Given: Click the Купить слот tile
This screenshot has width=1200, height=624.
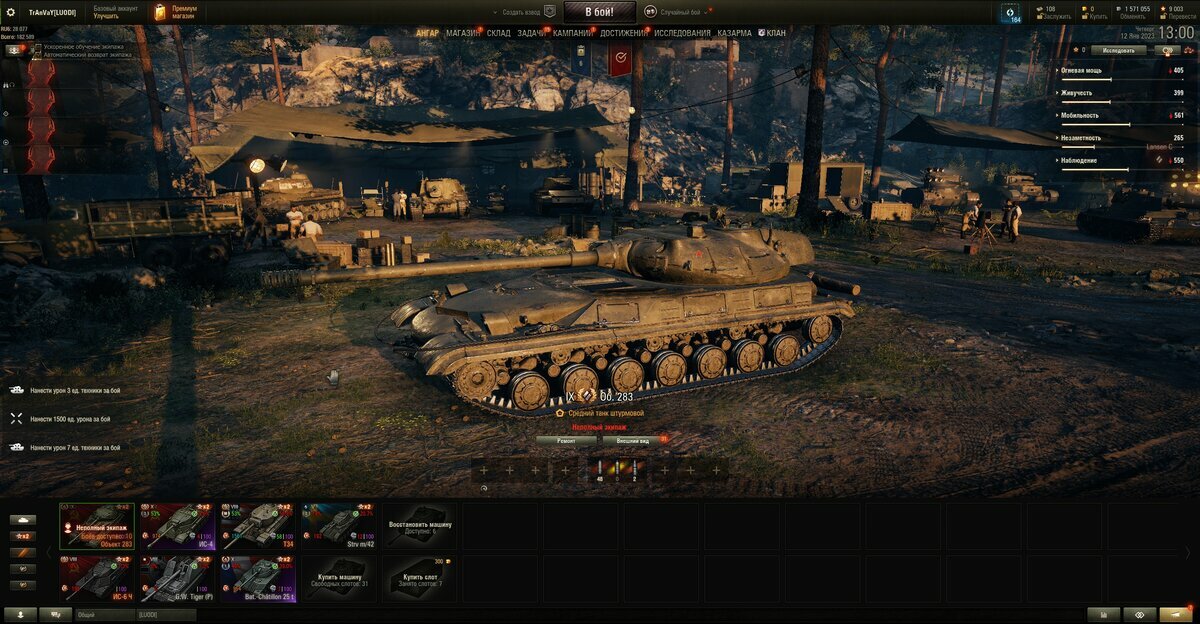Looking at the screenshot, I should tap(419, 579).
